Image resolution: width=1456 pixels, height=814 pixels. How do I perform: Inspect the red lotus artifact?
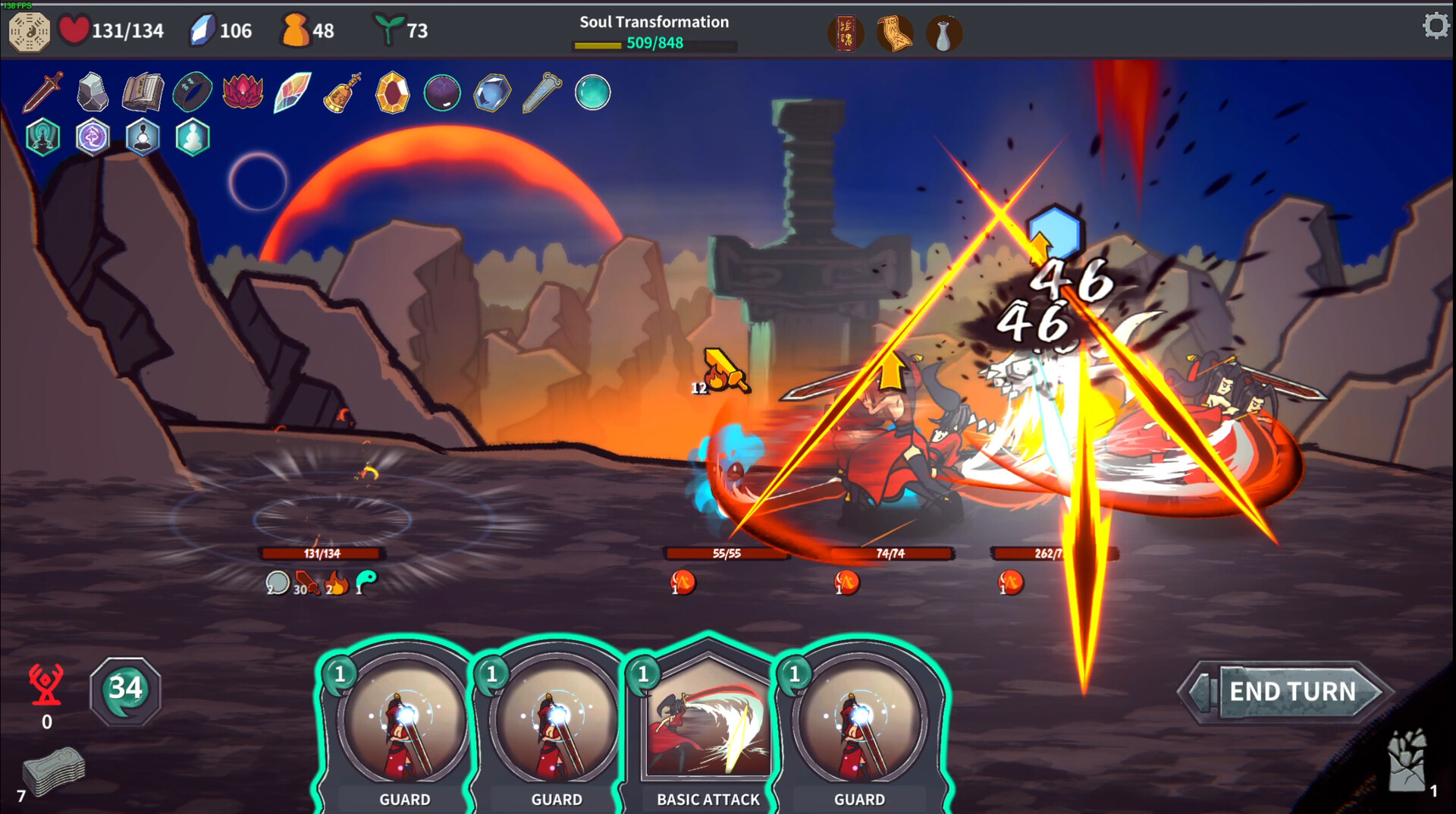pyautogui.click(x=243, y=93)
